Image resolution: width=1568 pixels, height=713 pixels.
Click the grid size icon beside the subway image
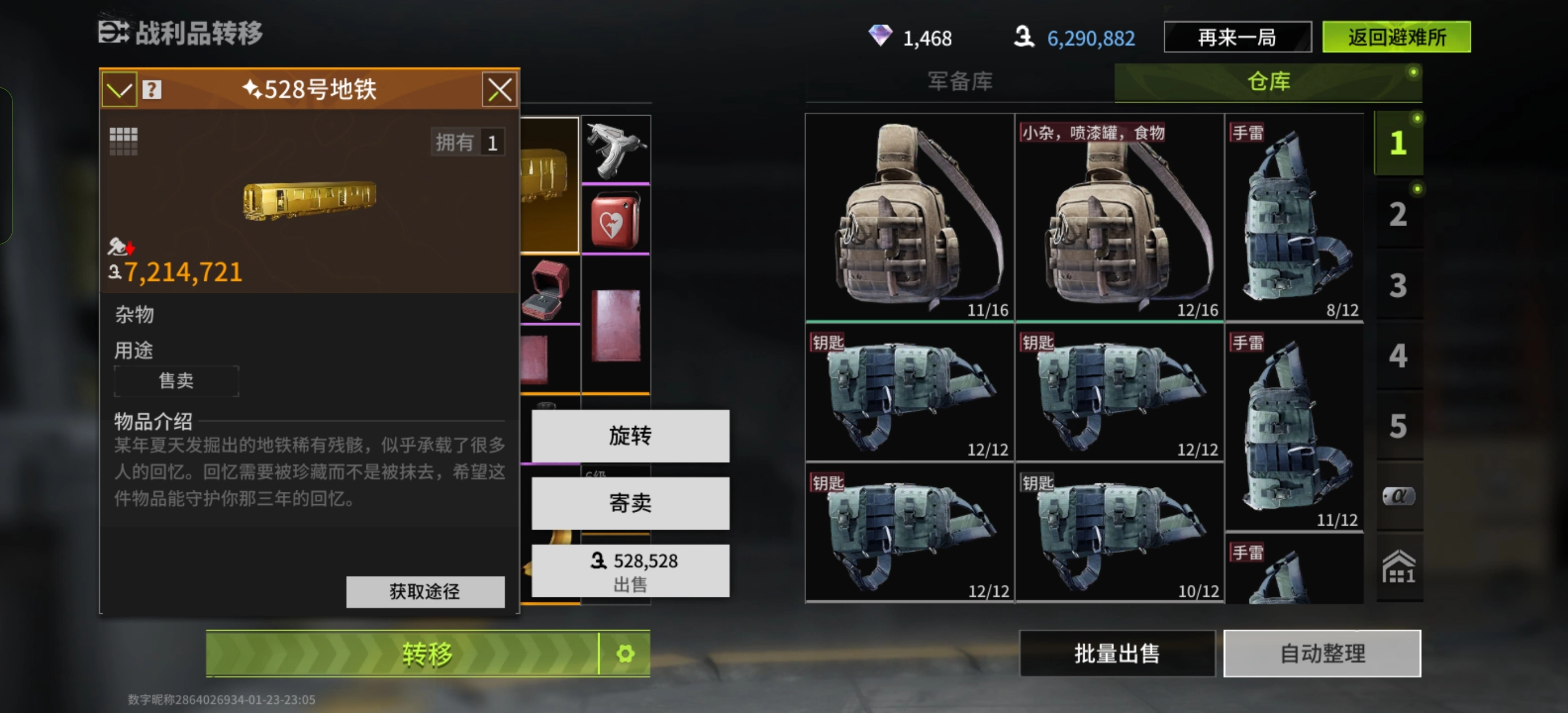pos(125,141)
